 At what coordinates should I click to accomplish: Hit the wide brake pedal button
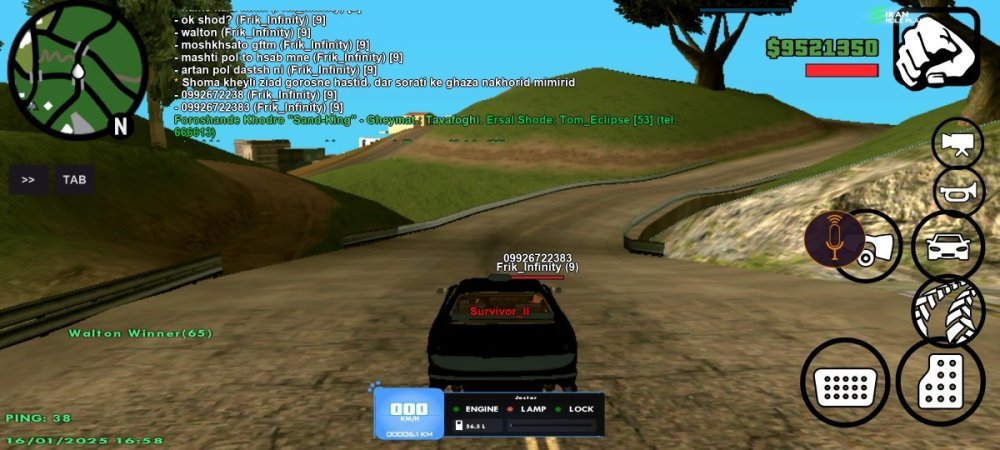click(x=845, y=382)
